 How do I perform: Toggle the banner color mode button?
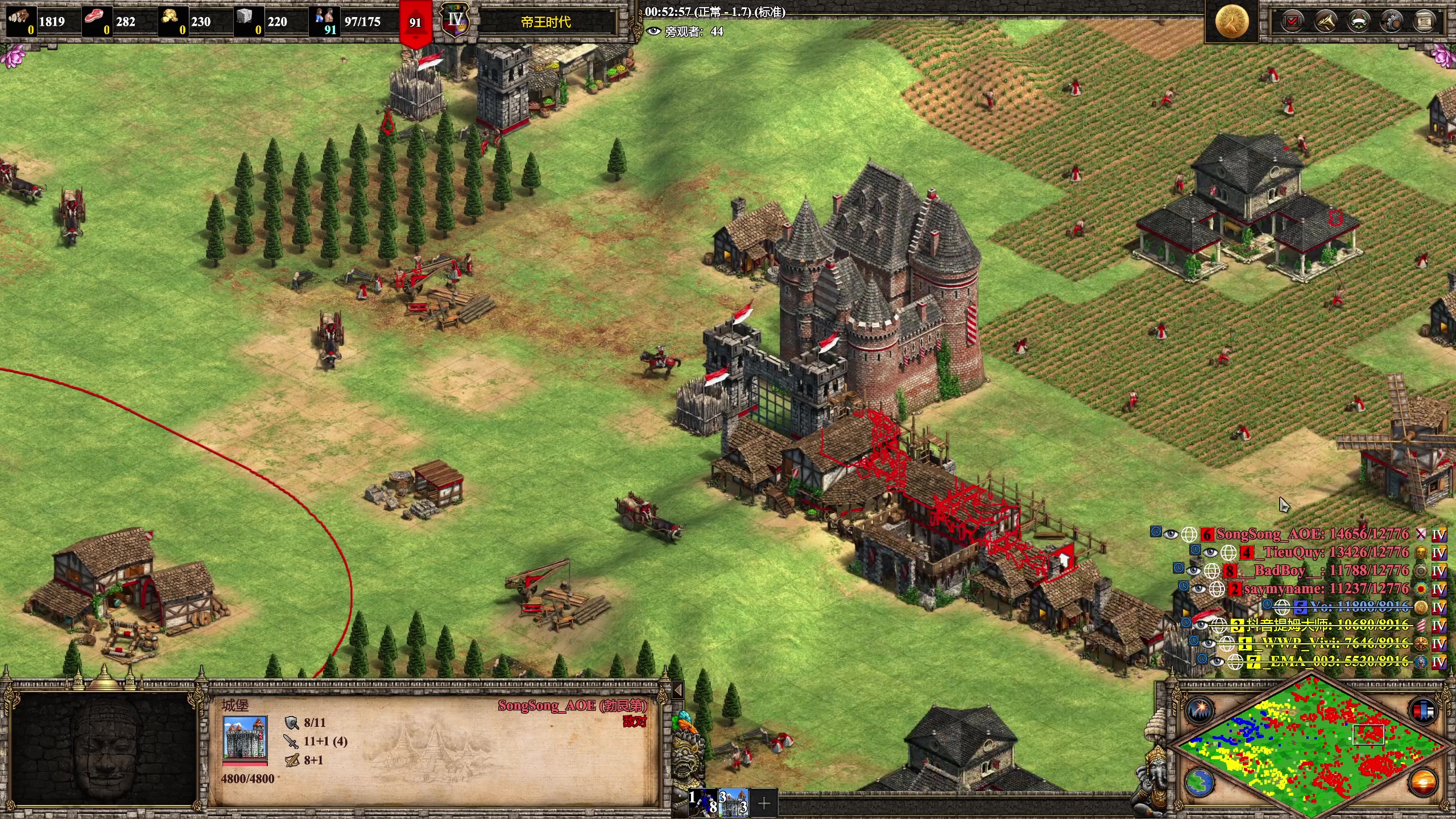(1422, 710)
